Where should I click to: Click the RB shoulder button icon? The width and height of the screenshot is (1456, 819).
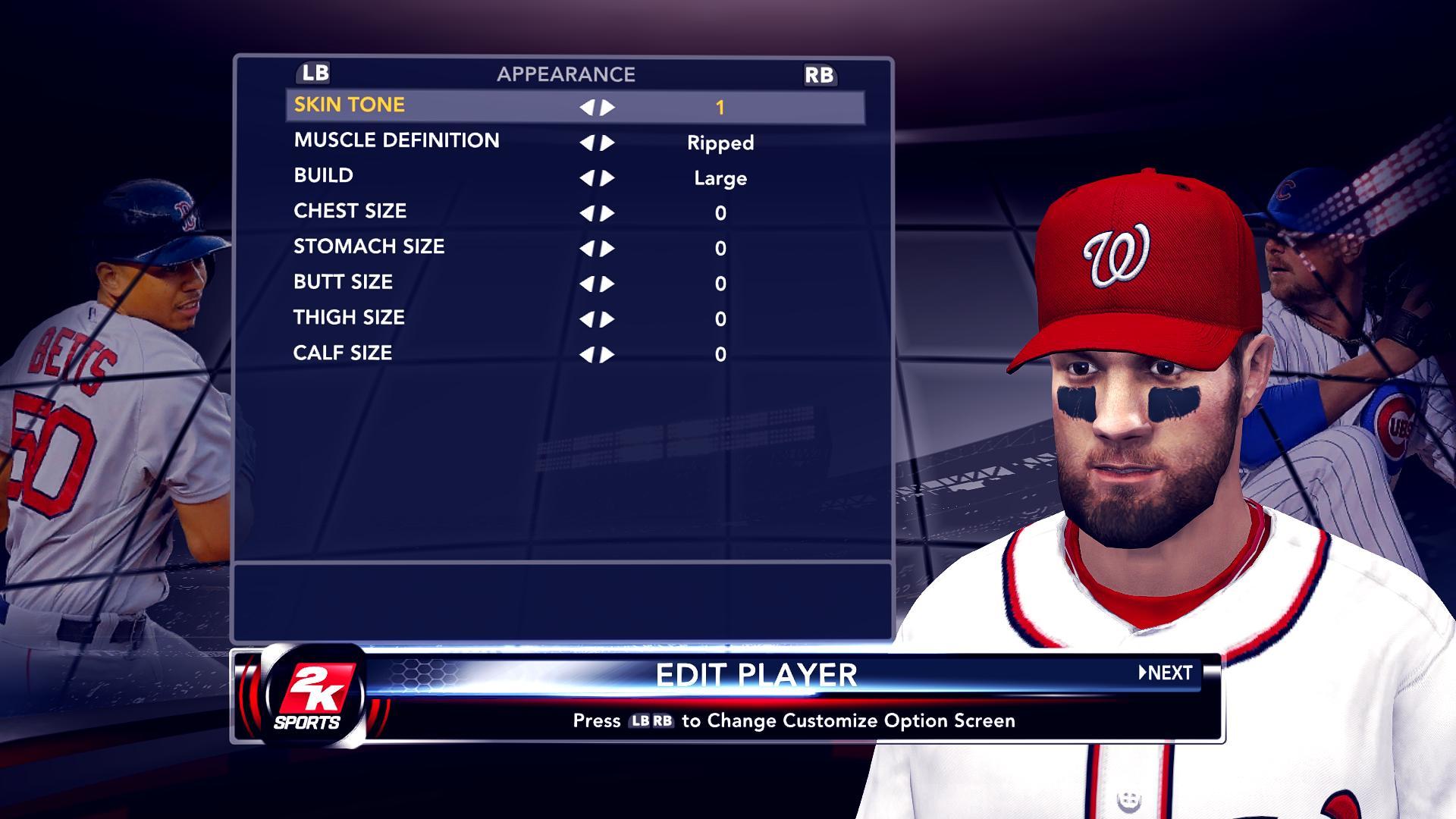820,75
